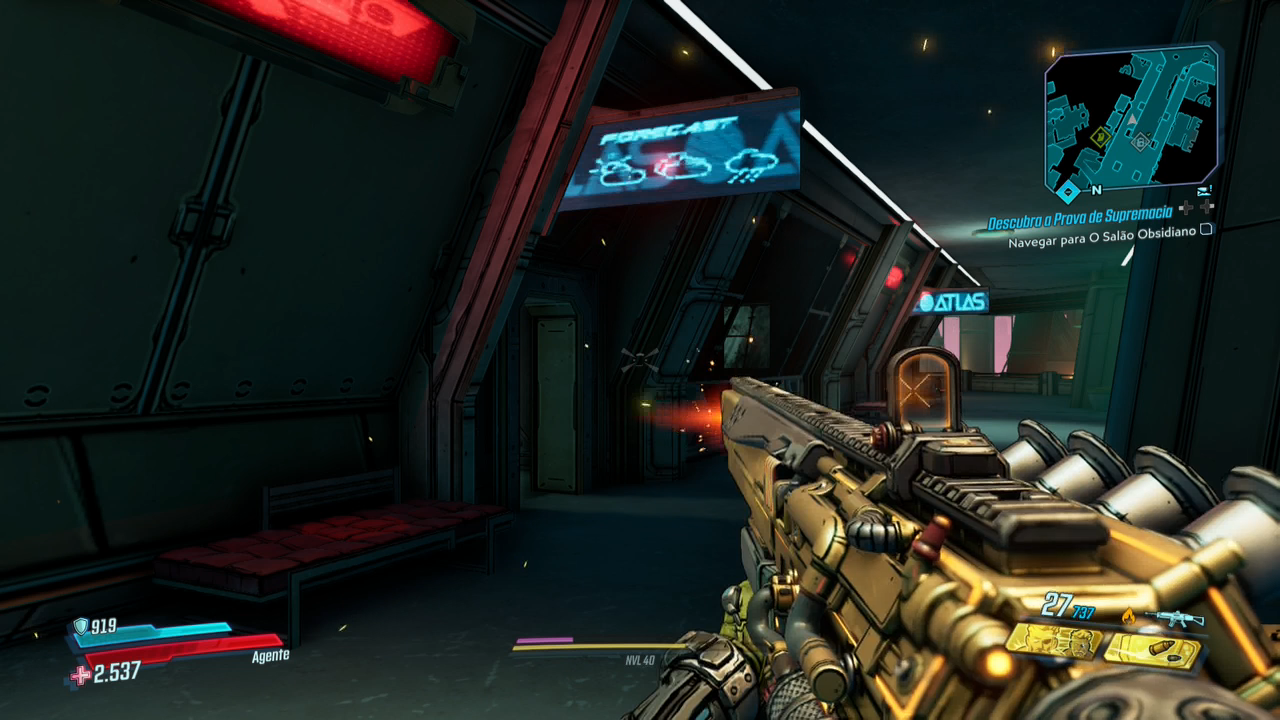Click the Navegar para O Salão Obsidiano objective
1280x720 pixels.
pyautogui.click(x=1102, y=242)
